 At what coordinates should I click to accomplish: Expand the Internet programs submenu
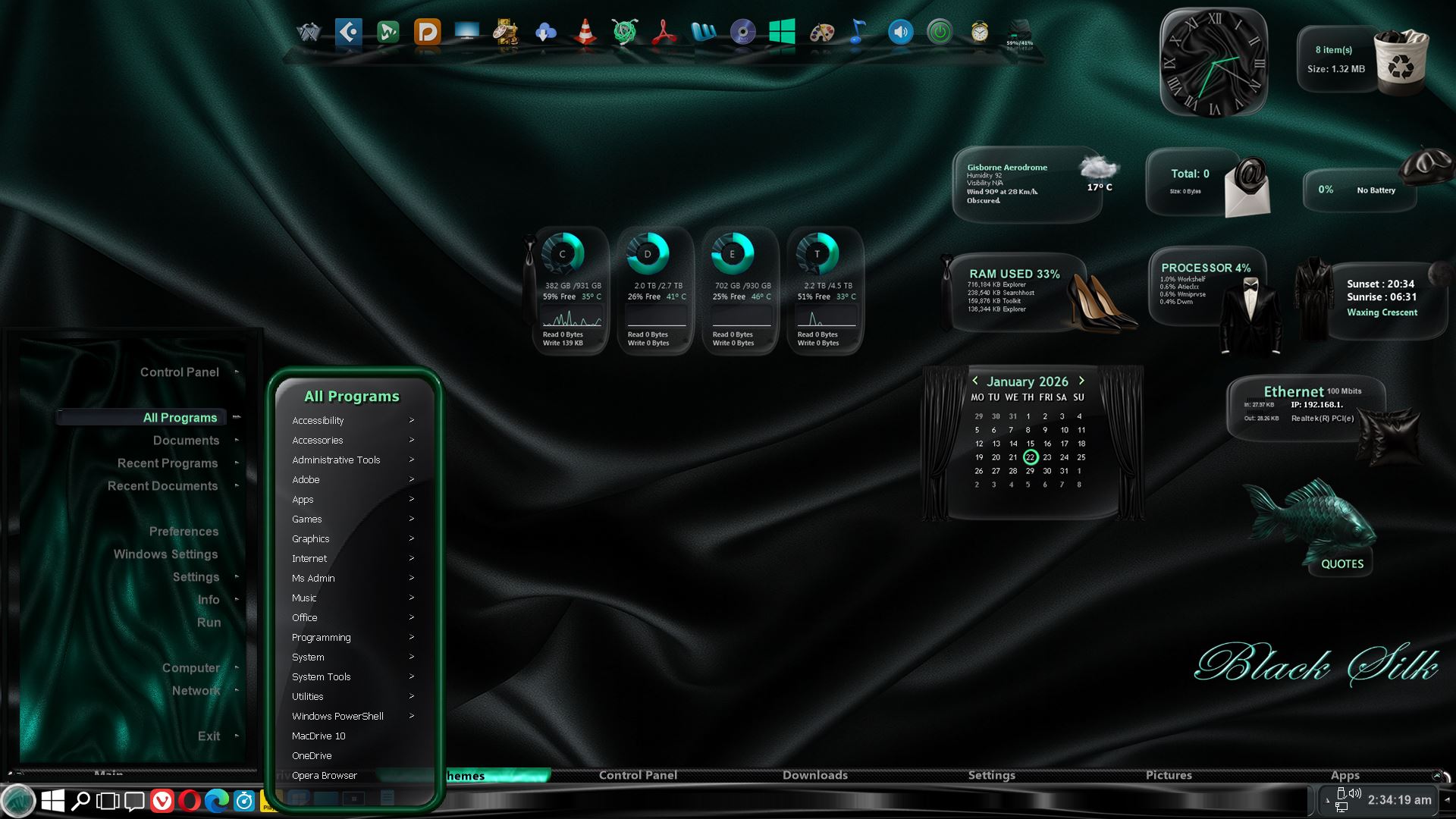(309, 559)
